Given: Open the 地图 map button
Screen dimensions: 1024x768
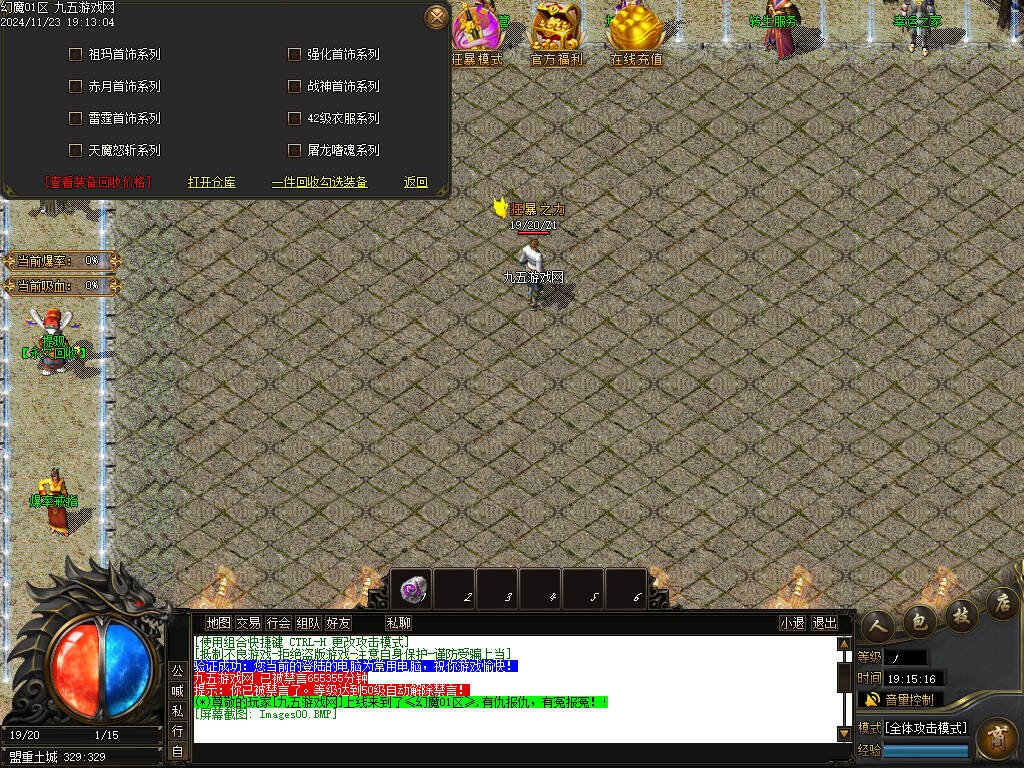Looking at the screenshot, I should point(218,623).
